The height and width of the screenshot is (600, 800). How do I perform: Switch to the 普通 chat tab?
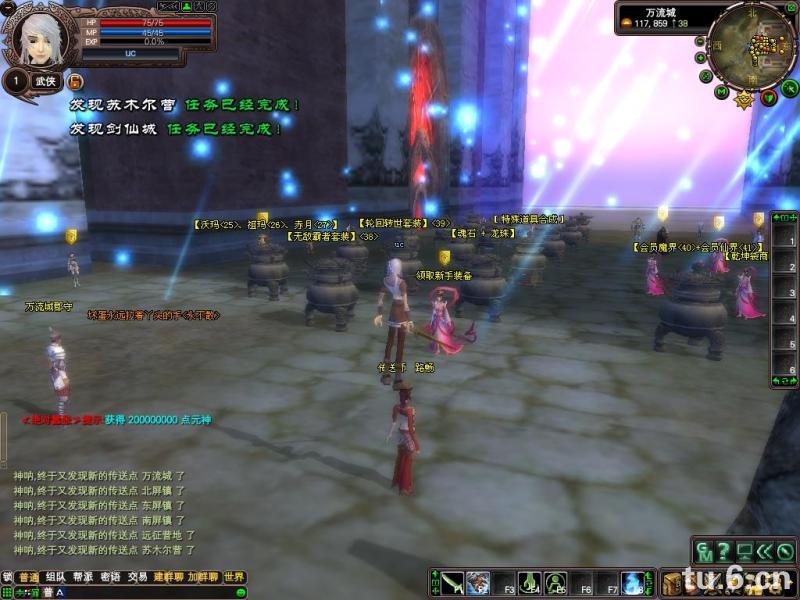point(29,577)
